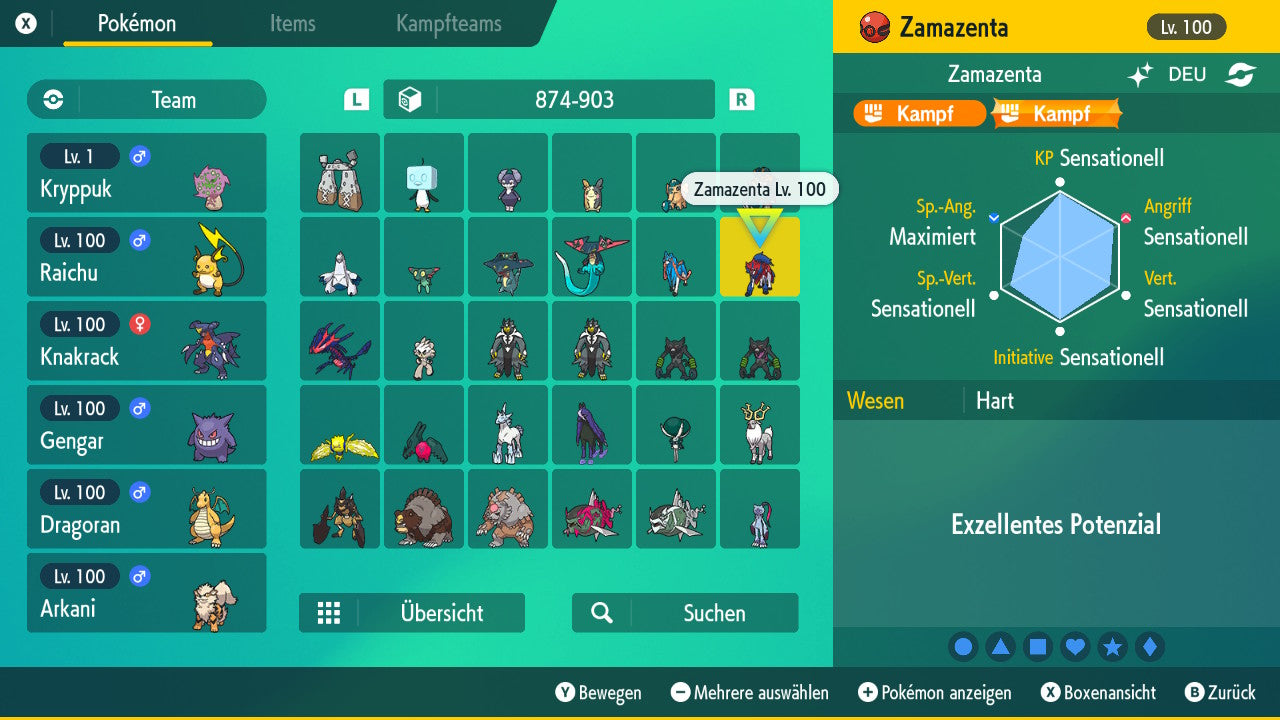The height and width of the screenshot is (720, 1280).
Task: Click the Poké Ball icon beside Team
Action: pyautogui.click(x=52, y=99)
